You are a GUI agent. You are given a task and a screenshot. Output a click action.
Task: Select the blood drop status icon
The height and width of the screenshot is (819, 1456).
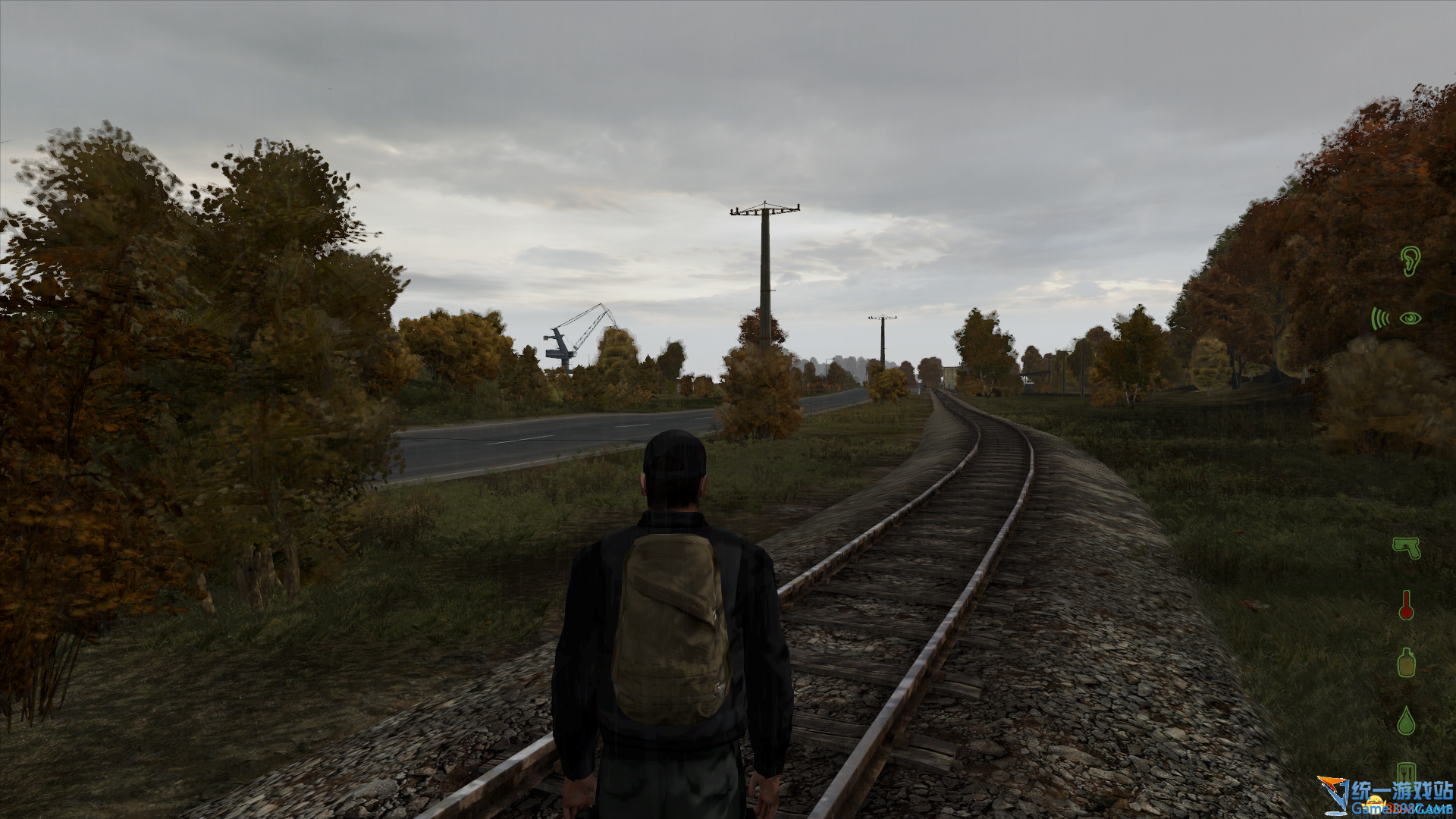(x=1406, y=720)
